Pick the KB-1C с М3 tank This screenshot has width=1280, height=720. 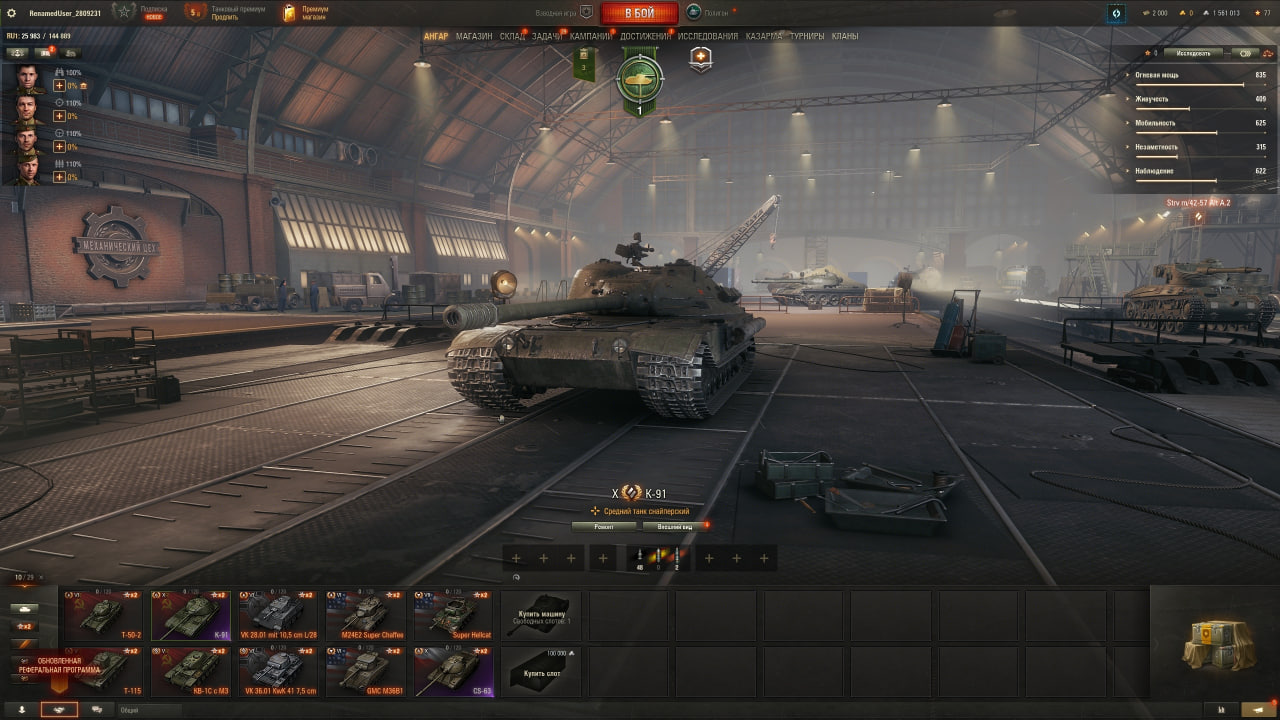pyautogui.click(x=191, y=672)
